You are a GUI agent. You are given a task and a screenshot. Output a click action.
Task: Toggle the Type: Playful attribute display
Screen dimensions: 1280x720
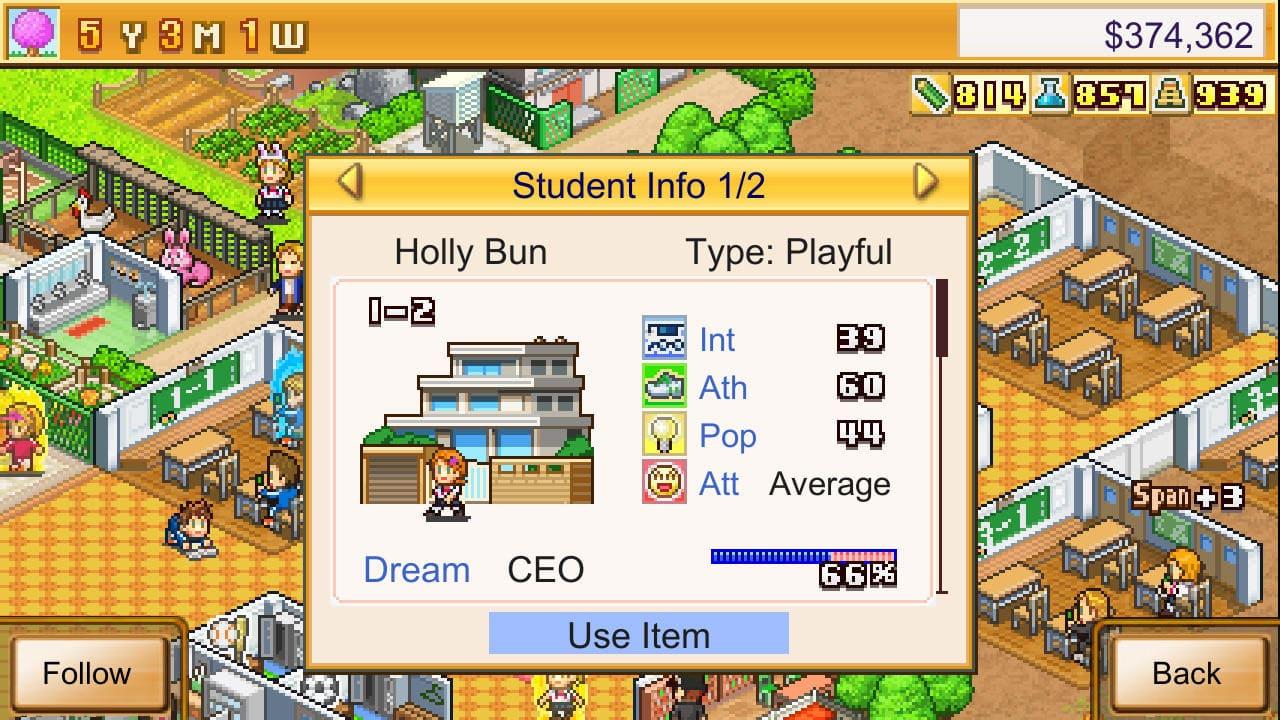pyautogui.click(x=789, y=252)
